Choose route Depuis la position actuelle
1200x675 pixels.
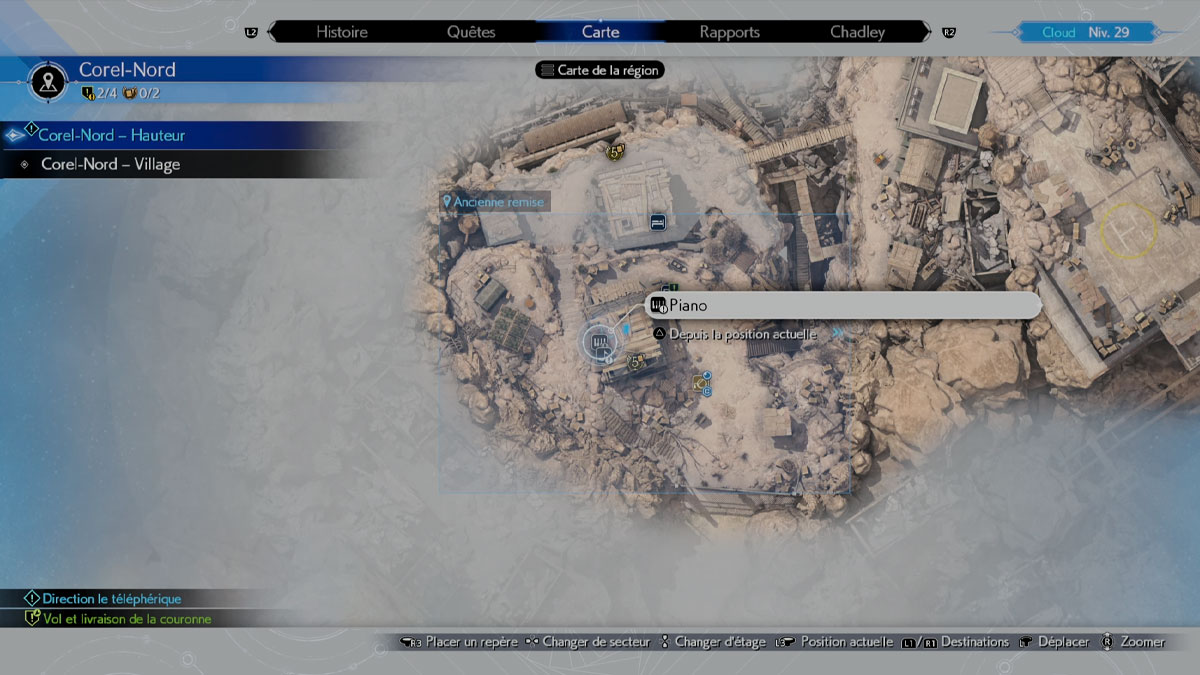click(742, 334)
